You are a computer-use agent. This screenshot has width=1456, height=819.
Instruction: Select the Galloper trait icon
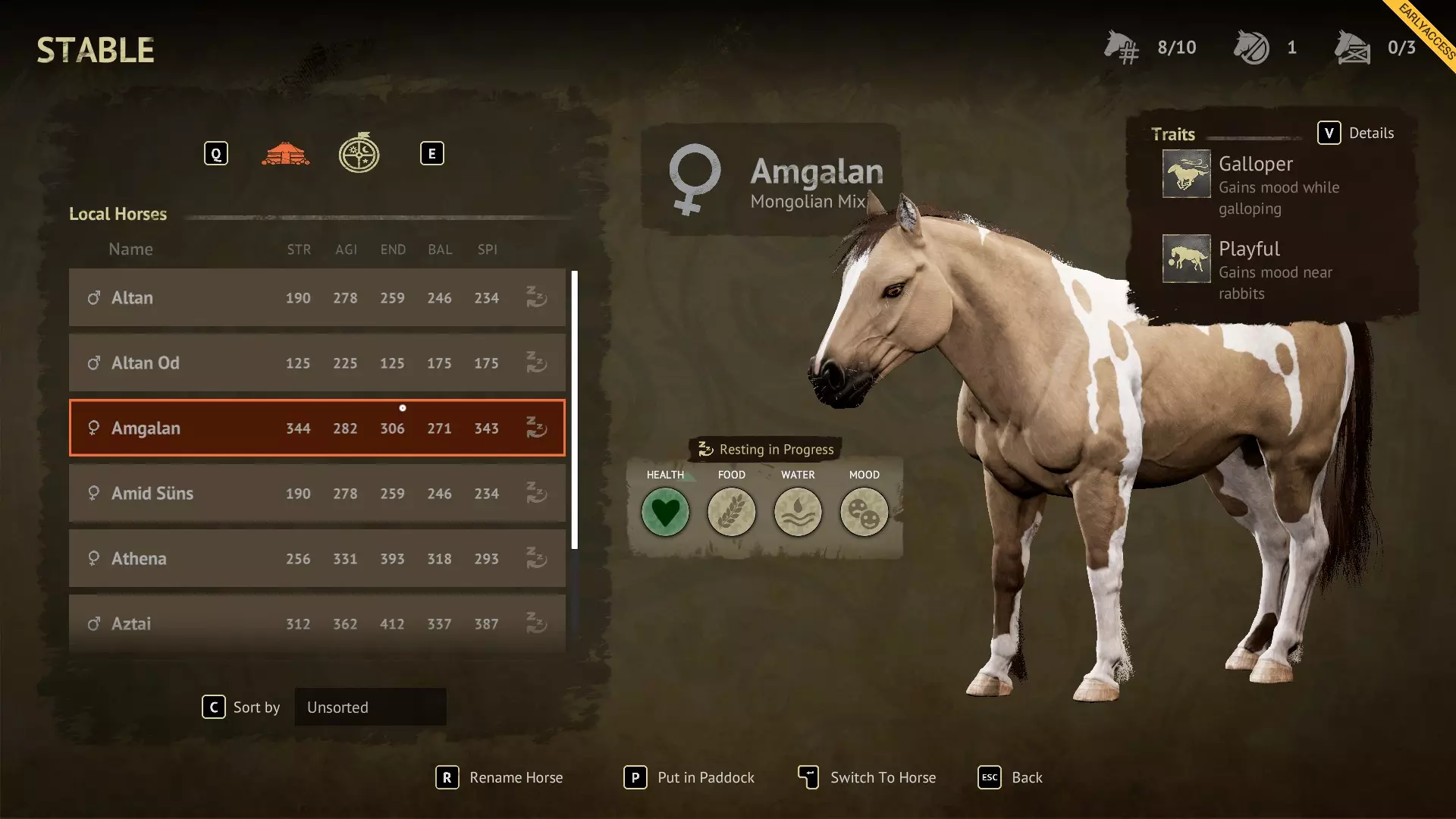coord(1186,174)
